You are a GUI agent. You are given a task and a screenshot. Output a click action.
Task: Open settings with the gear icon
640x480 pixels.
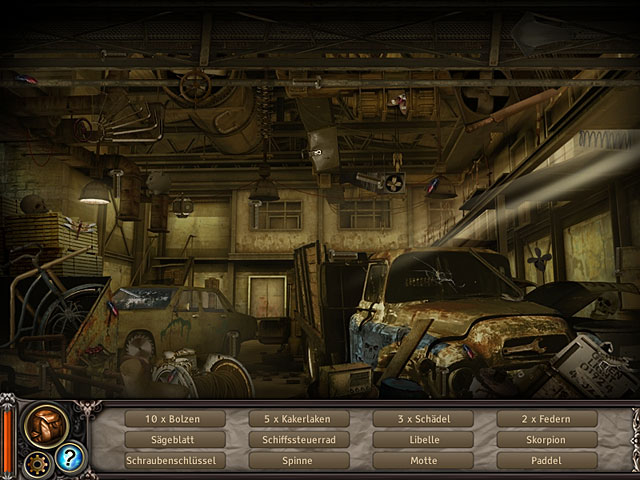pos(39,463)
